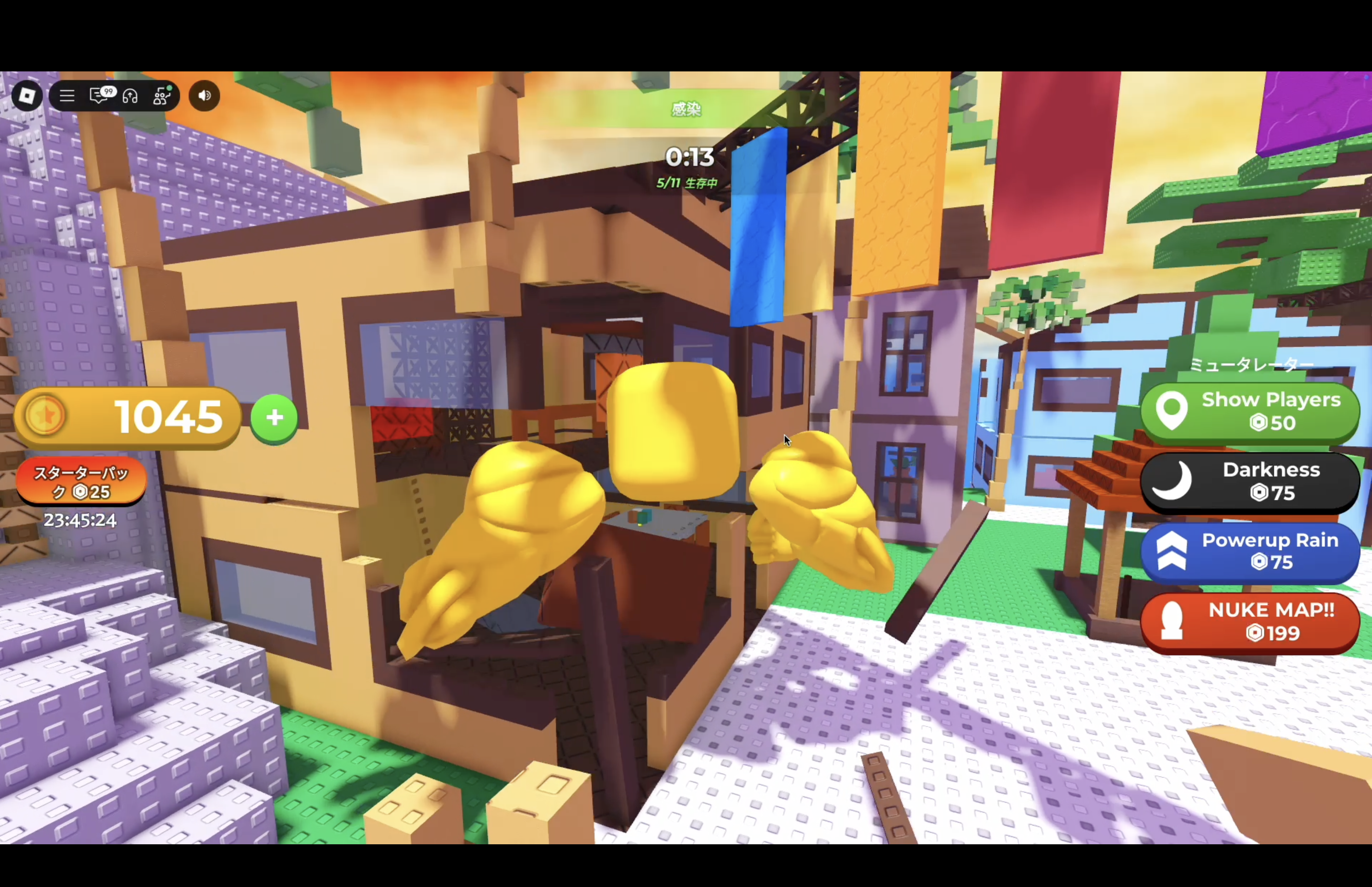Activate the Darkness mutator

[x=1249, y=482]
